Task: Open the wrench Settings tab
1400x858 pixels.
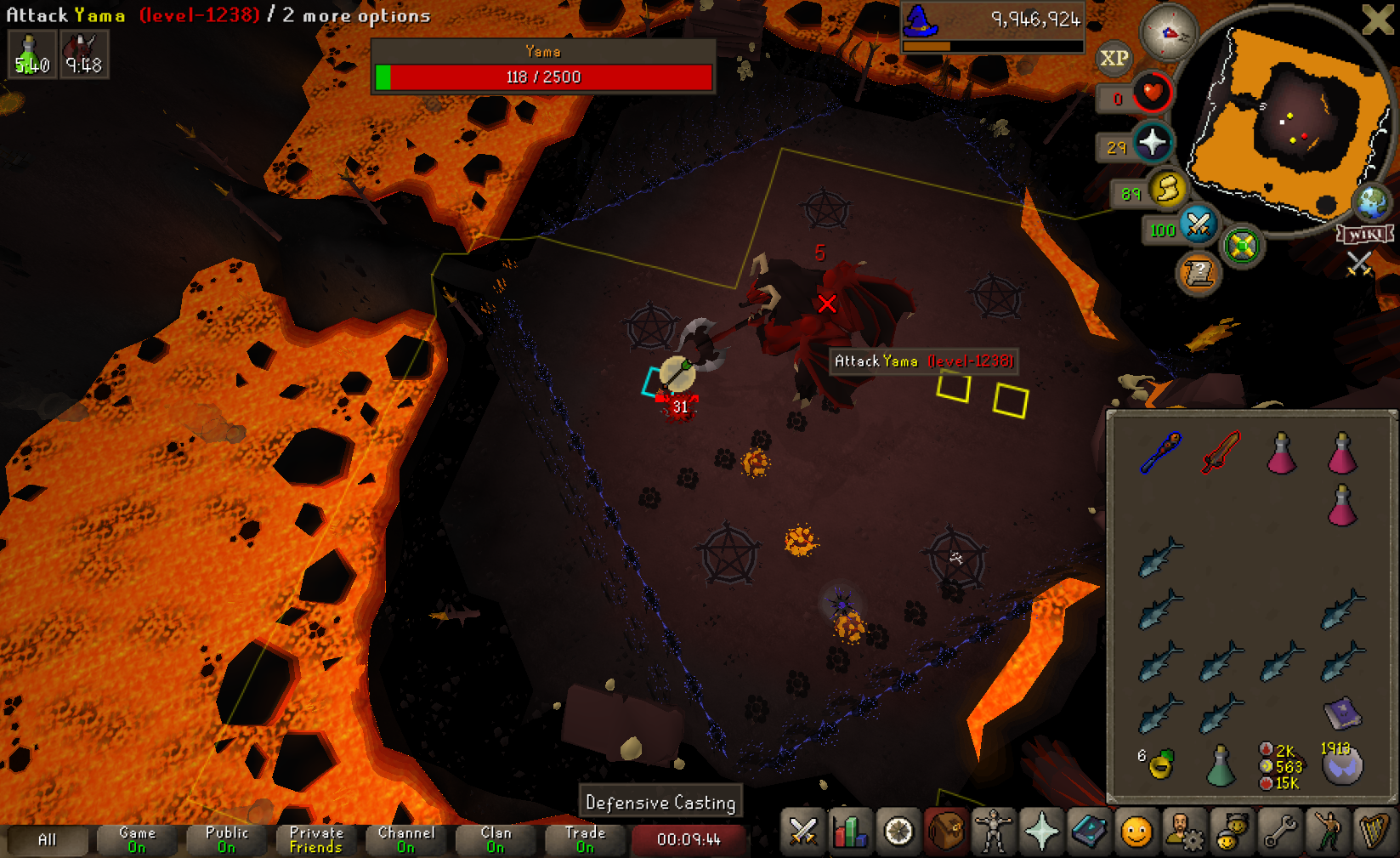Action: [1280, 832]
